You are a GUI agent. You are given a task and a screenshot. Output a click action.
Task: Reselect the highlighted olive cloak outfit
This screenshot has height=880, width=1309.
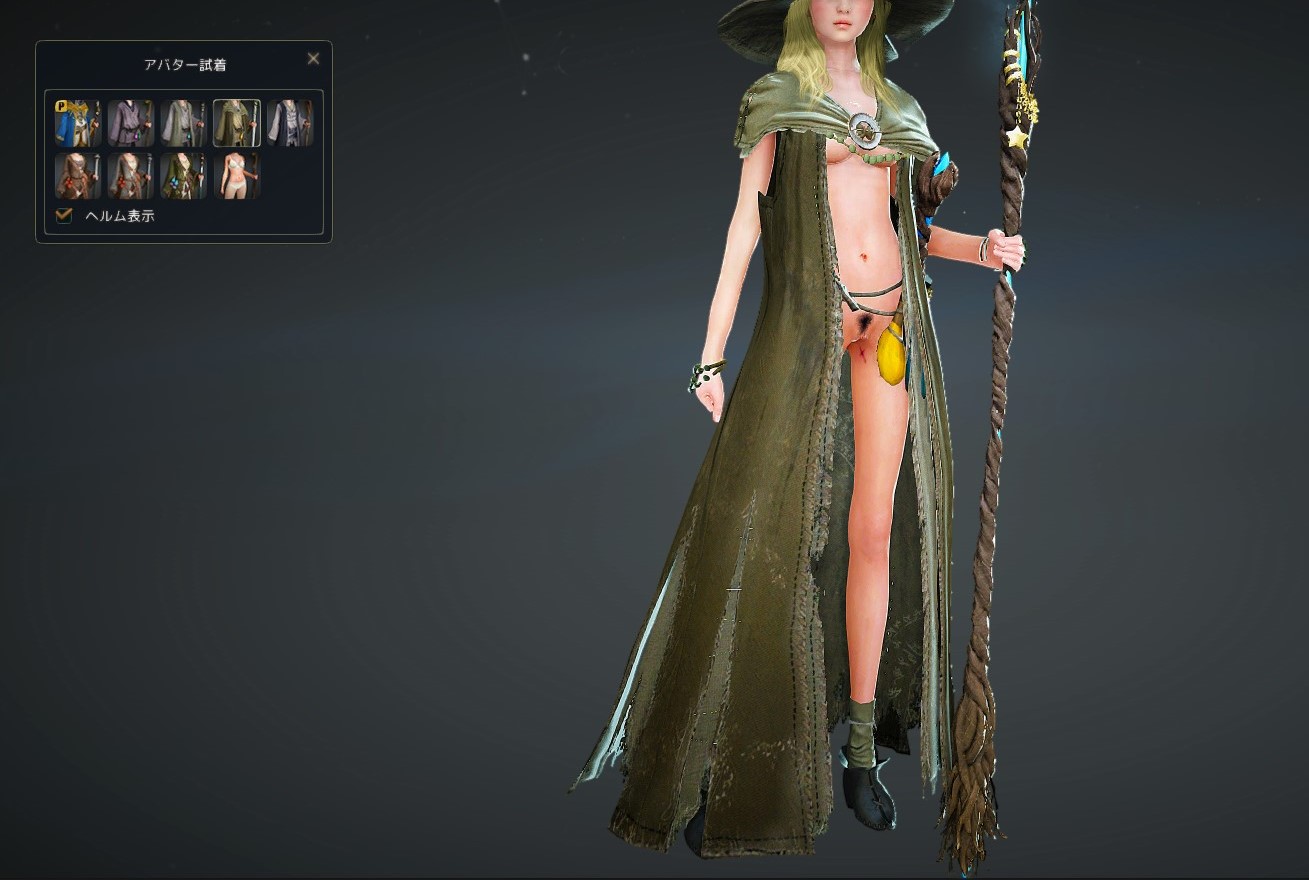pyautogui.click(x=237, y=122)
